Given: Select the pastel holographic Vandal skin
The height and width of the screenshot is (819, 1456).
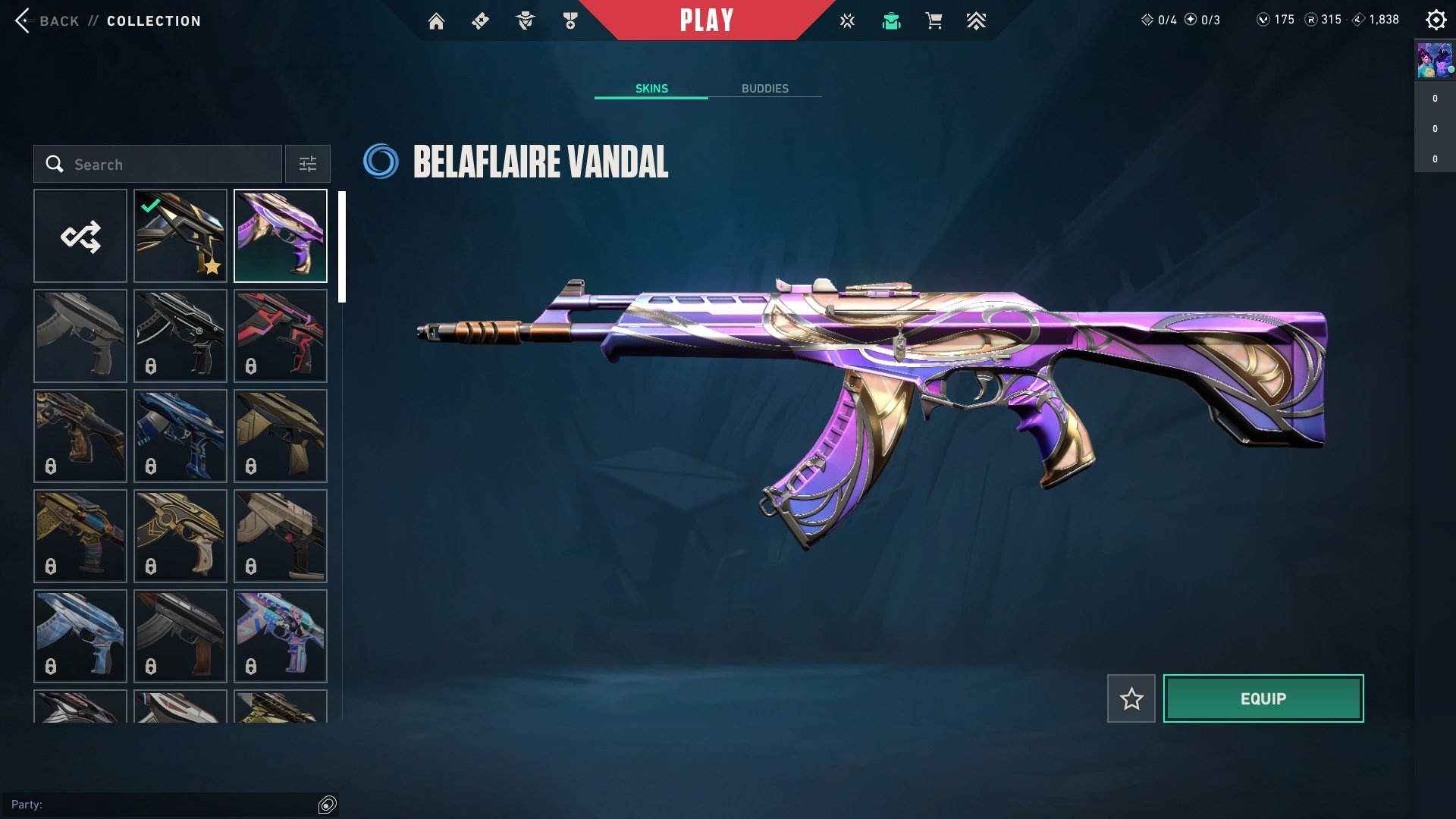Looking at the screenshot, I should 281,636.
